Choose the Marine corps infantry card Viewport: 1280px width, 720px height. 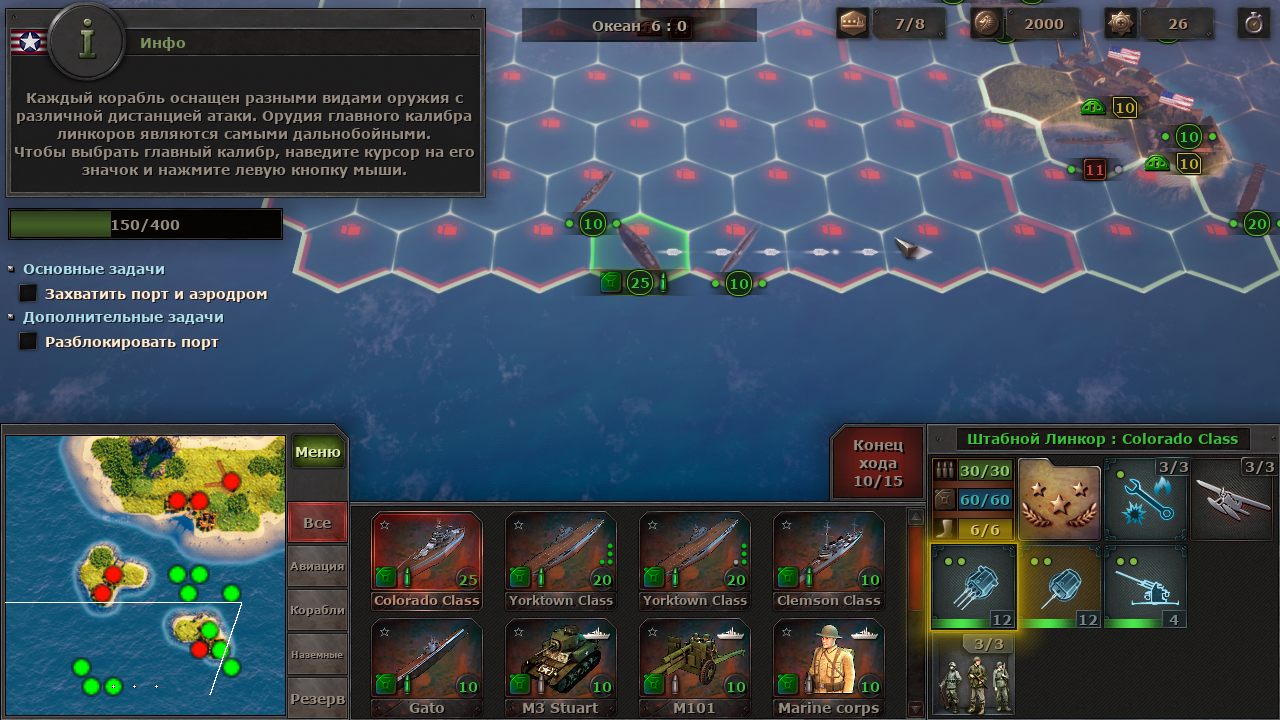point(828,667)
